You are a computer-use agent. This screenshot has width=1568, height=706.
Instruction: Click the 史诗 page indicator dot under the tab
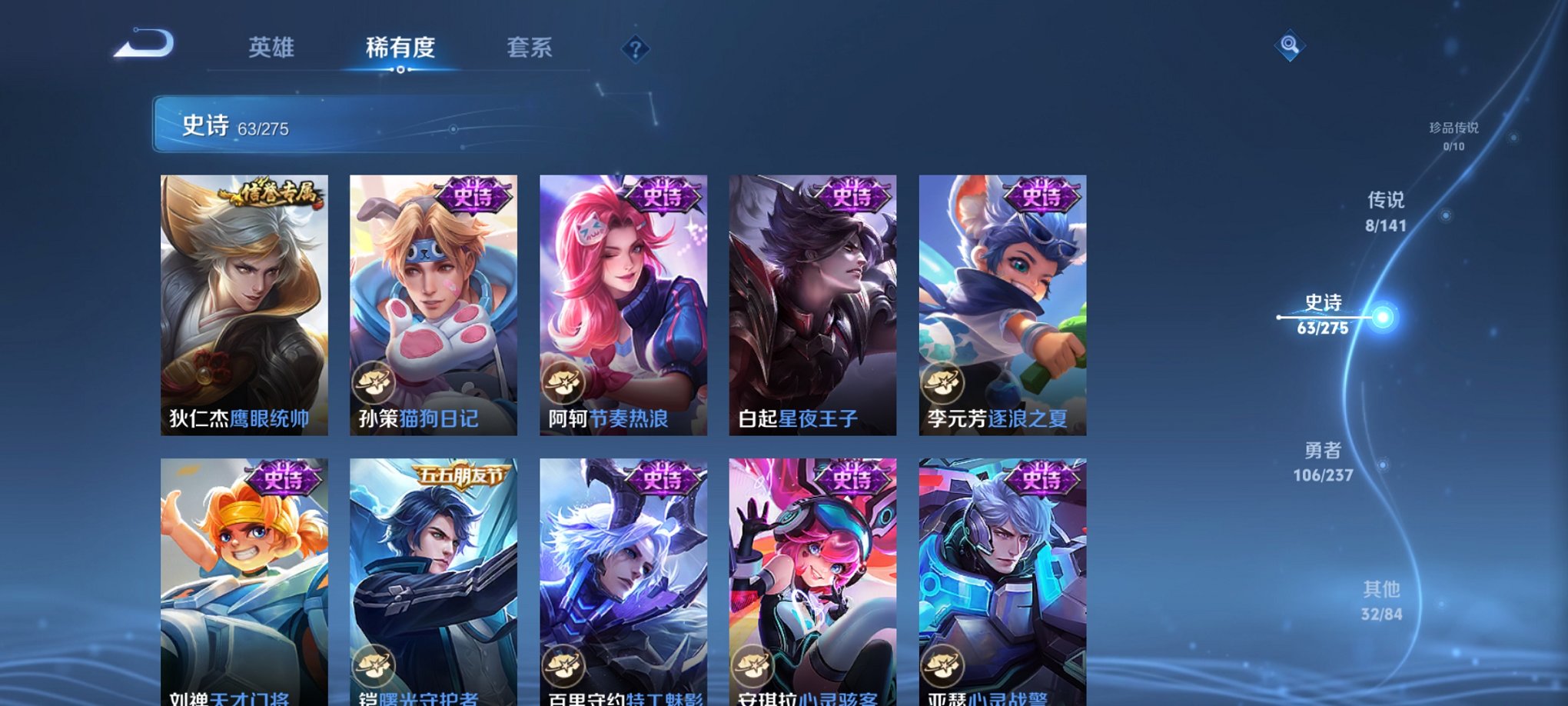point(399,70)
